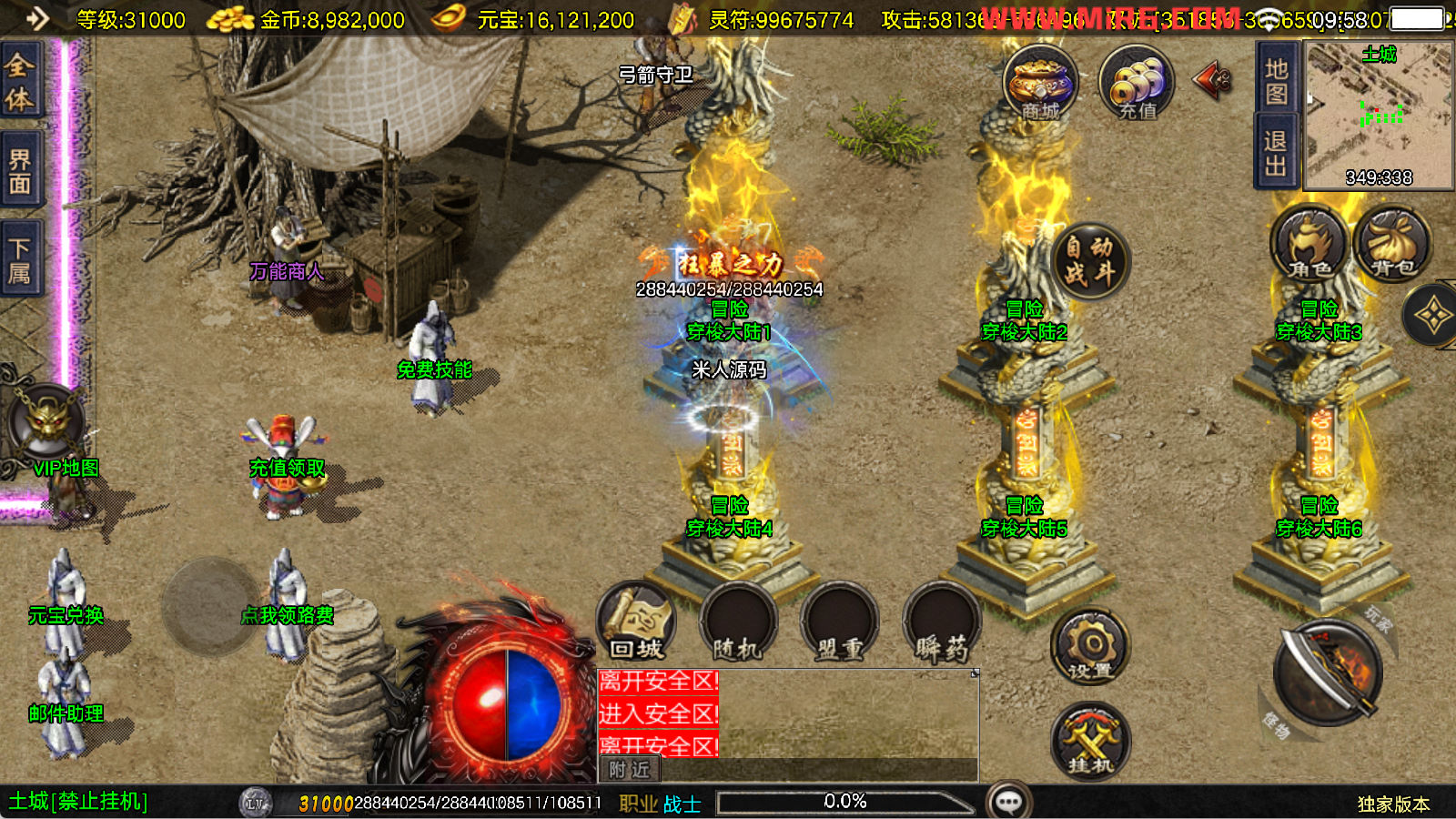The image size is (1456, 819).
Task: Open the 设置 settings gear
Action: pyautogui.click(x=1090, y=647)
